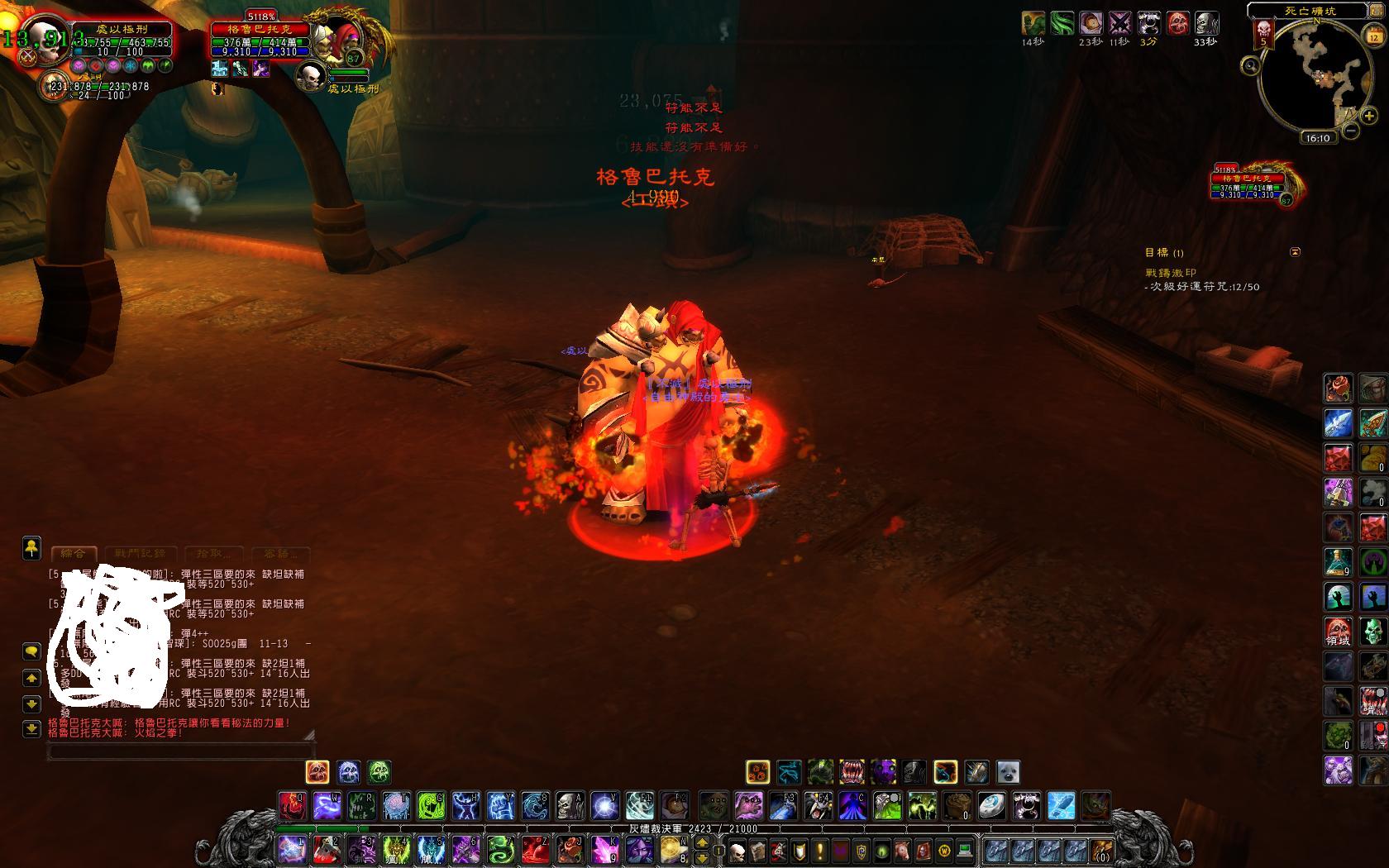The image size is (1389, 868).
Task: Open the social friends button above chat
Action: [x=31, y=547]
